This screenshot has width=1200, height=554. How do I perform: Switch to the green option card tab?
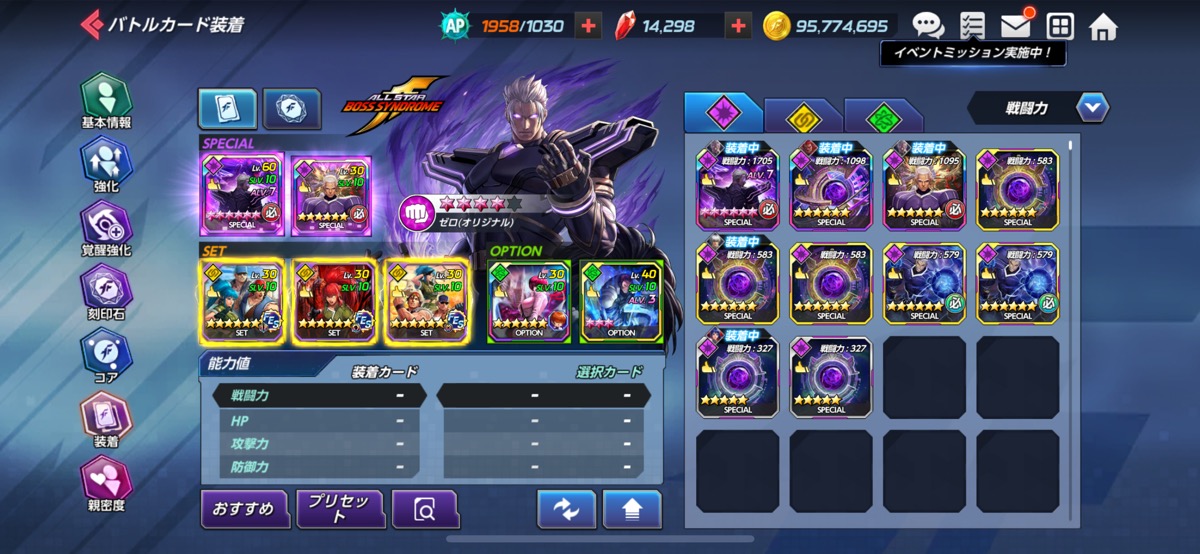coord(882,116)
